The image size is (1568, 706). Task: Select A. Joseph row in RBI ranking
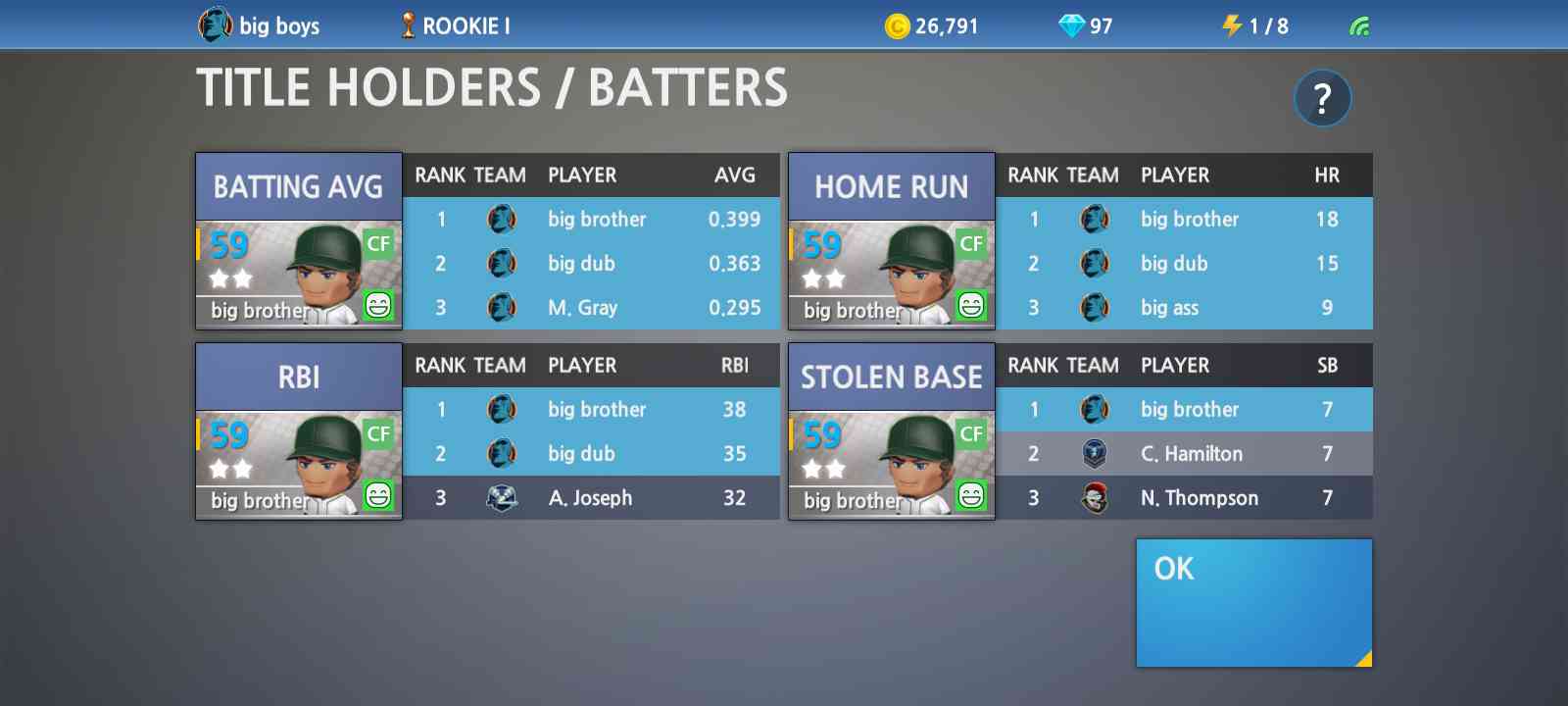click(591, 498)
